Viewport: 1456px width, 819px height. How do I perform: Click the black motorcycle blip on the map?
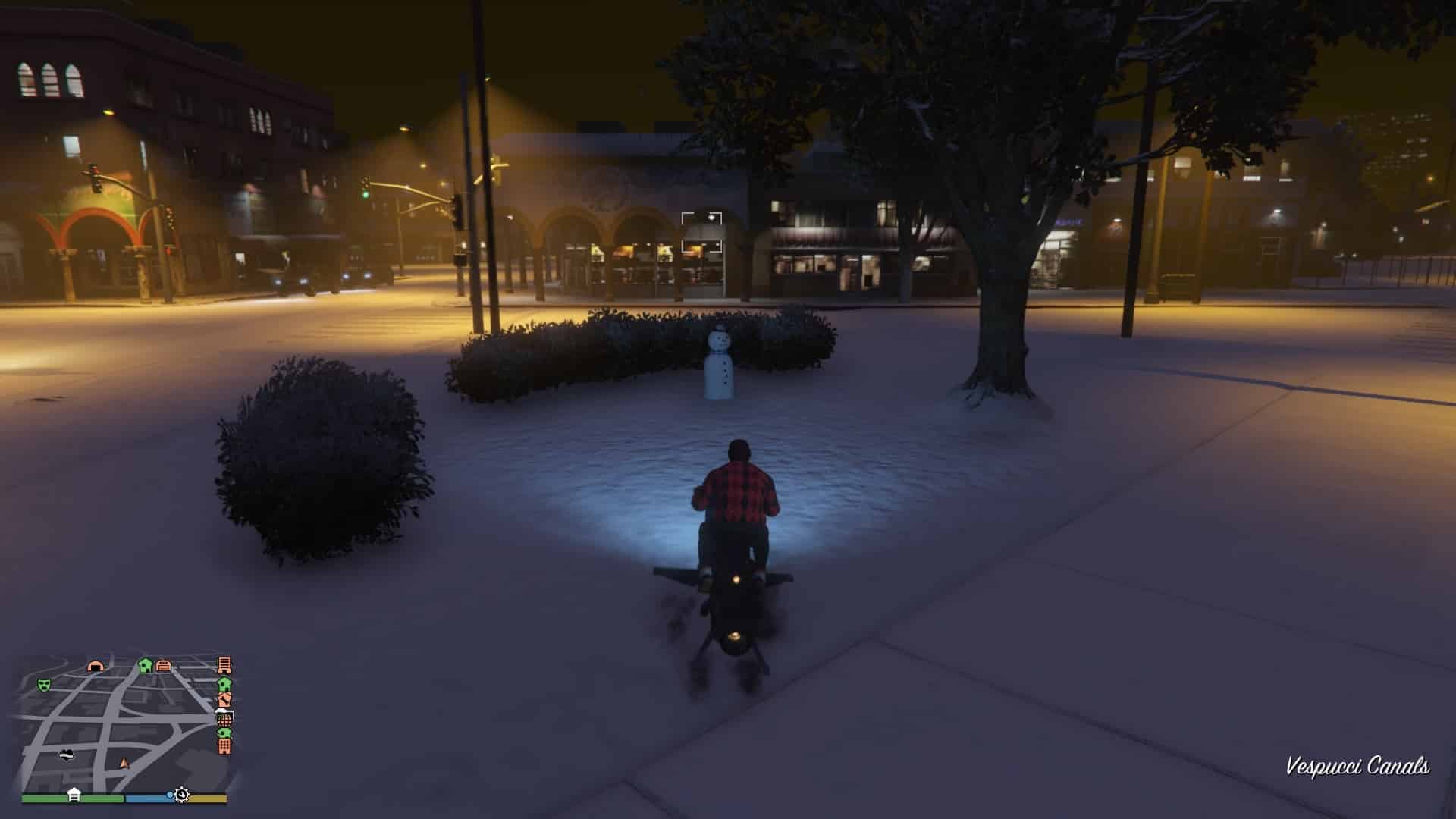click(x=67, y=756)
